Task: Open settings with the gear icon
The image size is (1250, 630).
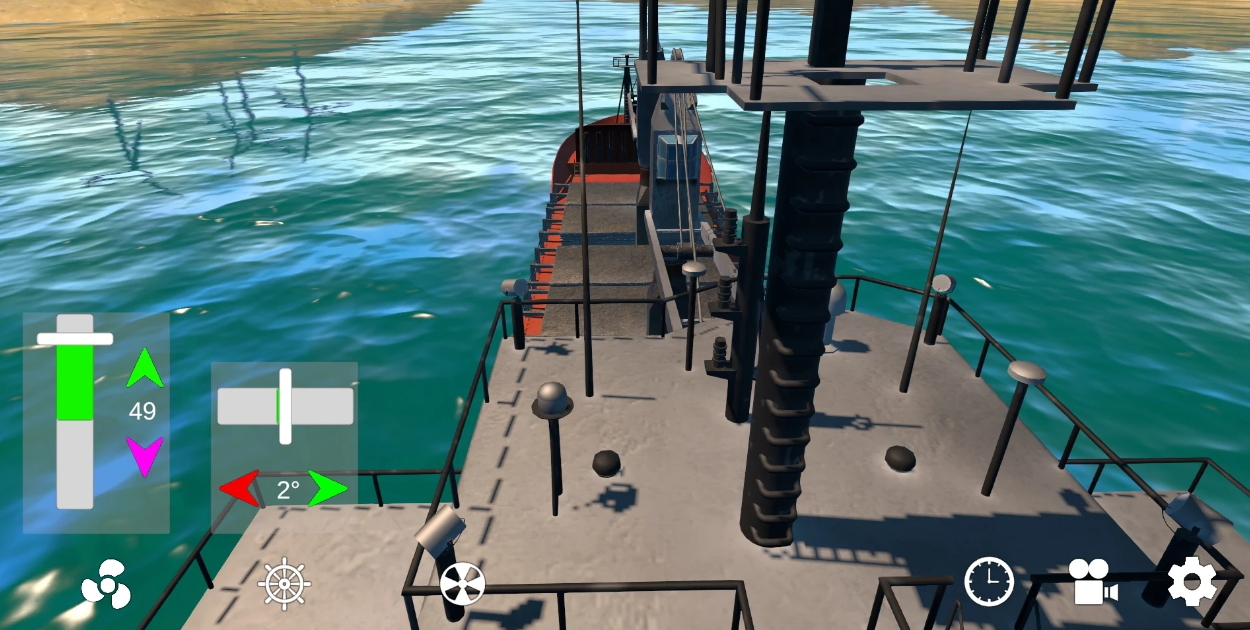Action: (x=1192, y=581)
